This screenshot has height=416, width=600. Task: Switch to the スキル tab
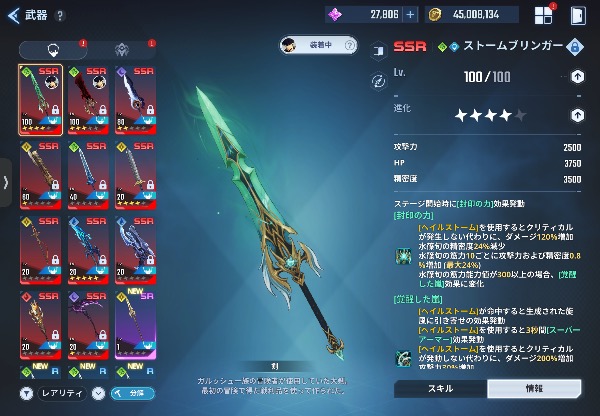[x=440, y=388]
